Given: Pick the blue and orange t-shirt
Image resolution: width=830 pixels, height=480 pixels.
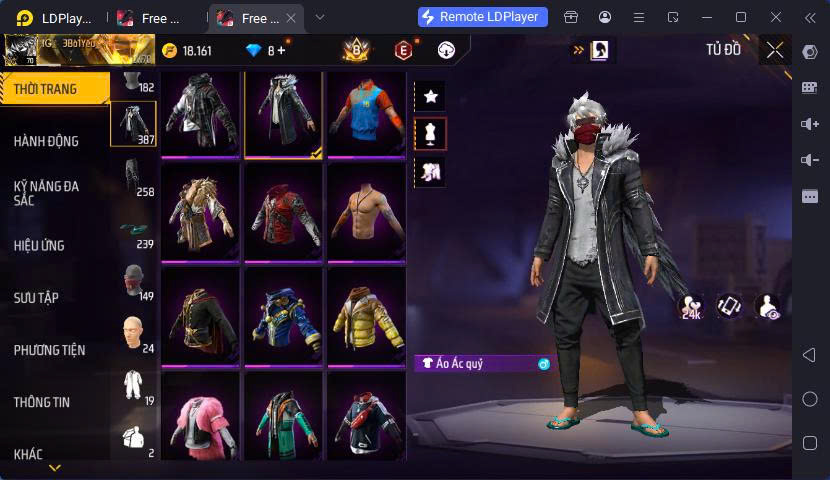Looking at the screenshot, I should pos(365,110).
